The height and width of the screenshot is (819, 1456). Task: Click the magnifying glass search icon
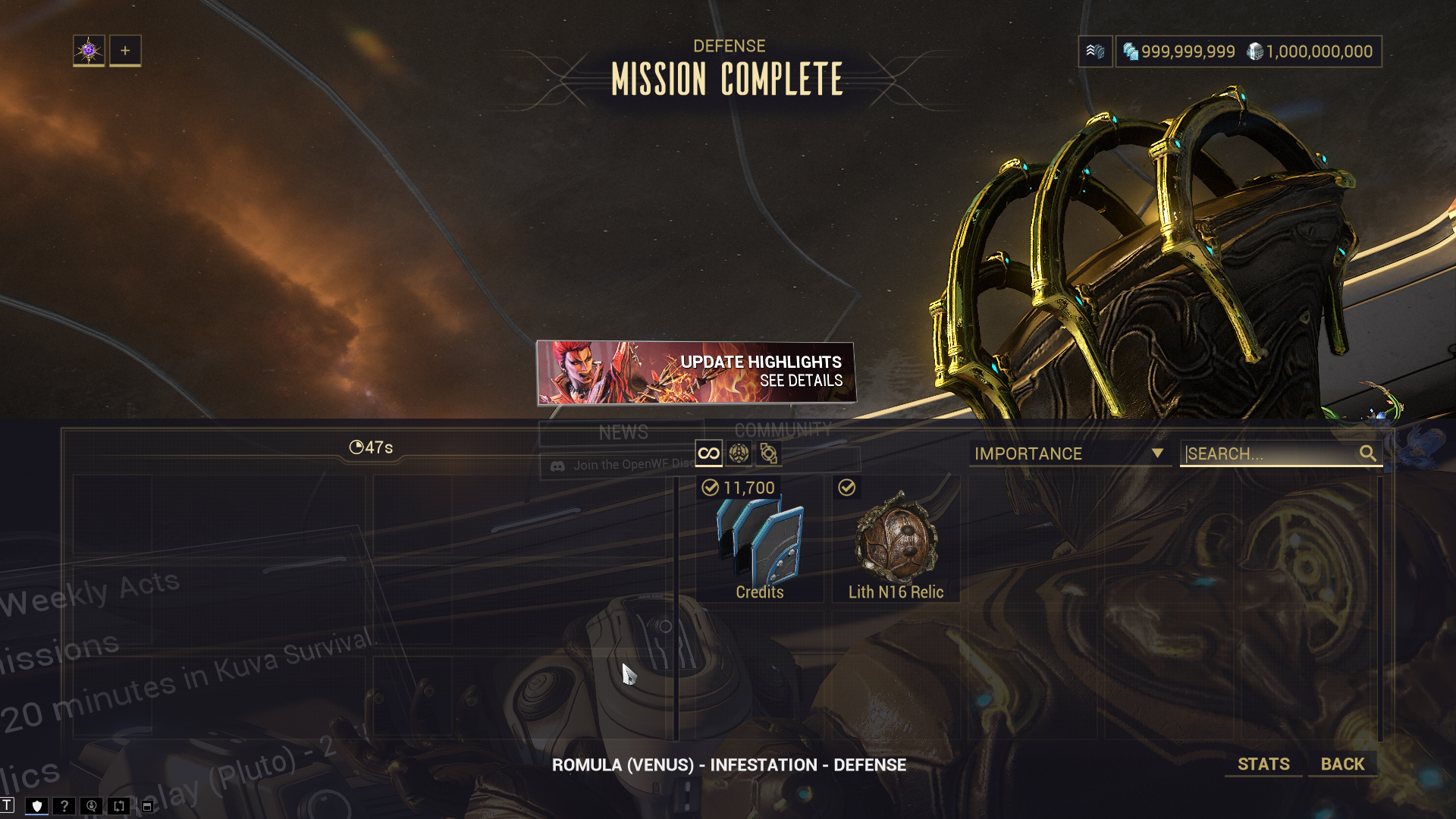click(x=1367, y=453)
